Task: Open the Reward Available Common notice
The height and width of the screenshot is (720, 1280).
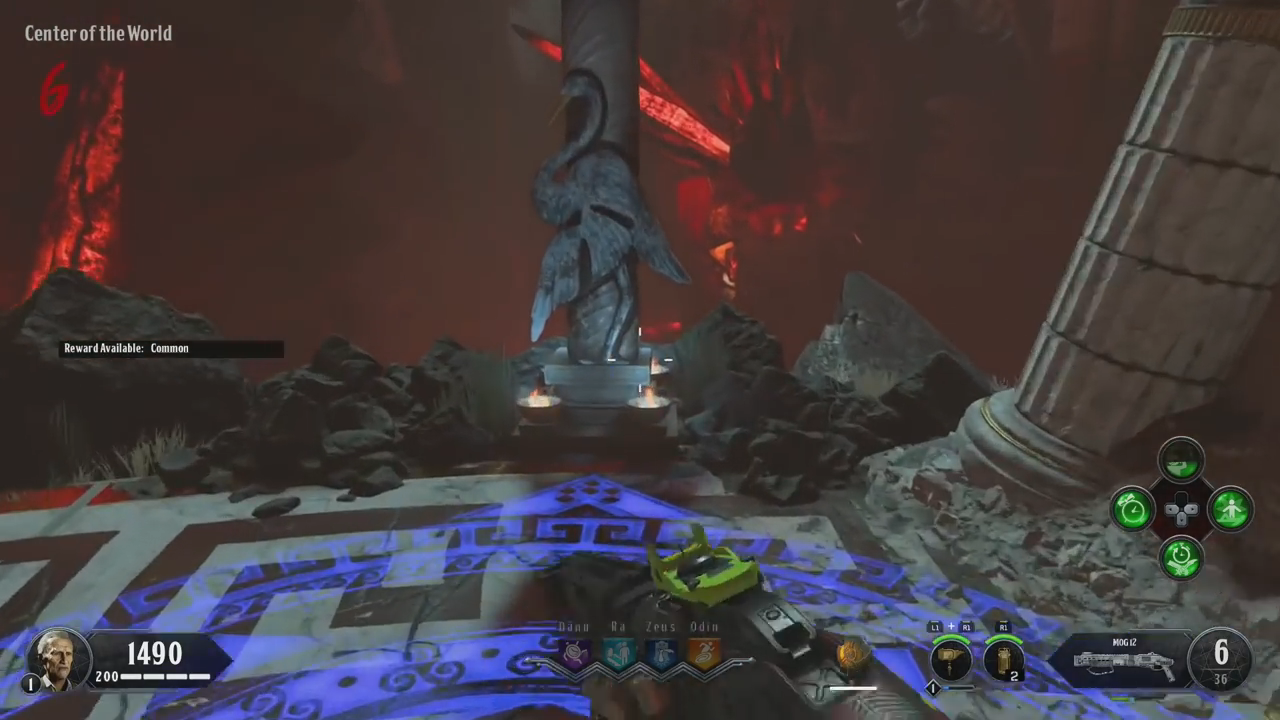Action: click(170, 348)
